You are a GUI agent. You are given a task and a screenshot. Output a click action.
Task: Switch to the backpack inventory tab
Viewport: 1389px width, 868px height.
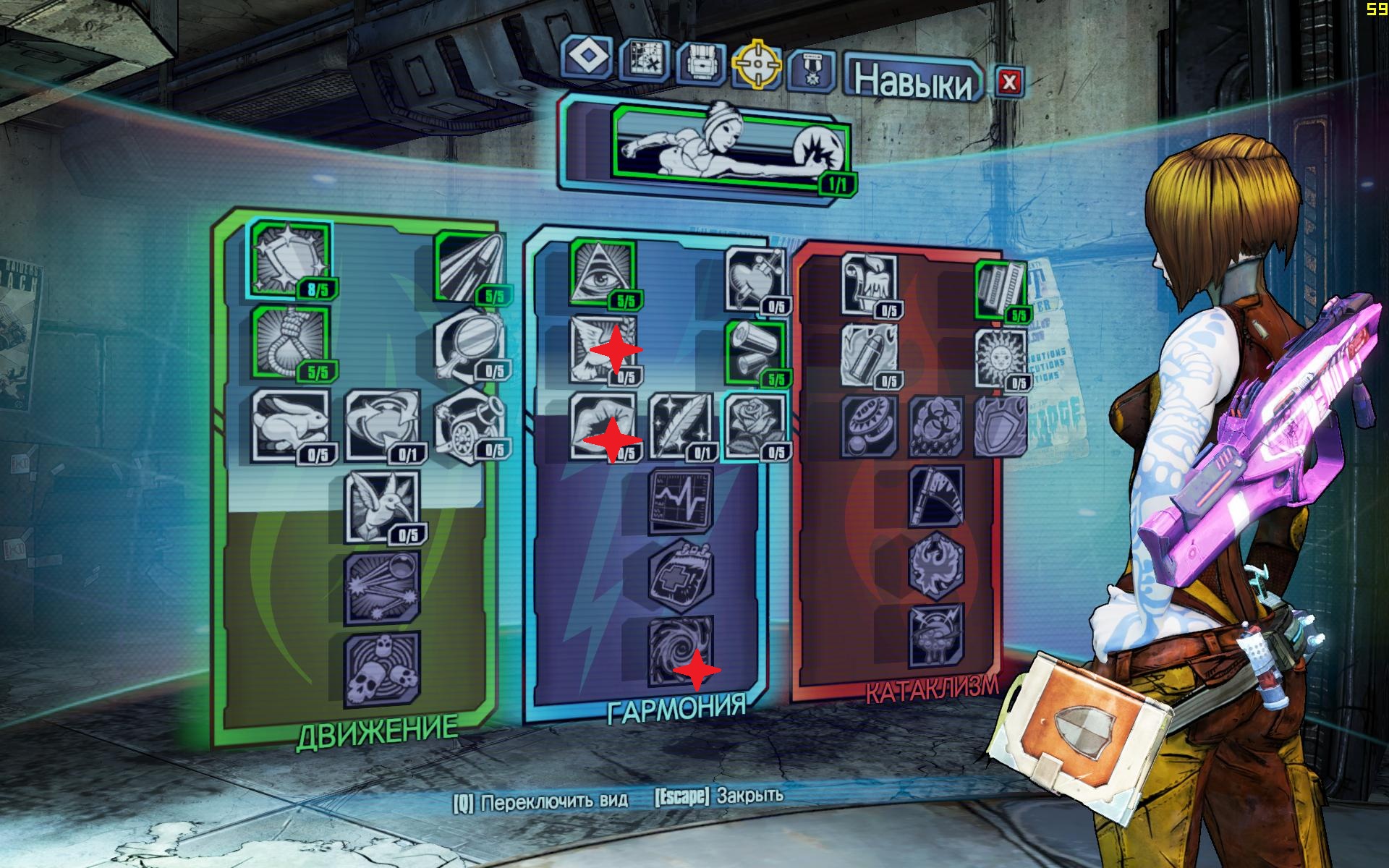(x=701, y=64)
